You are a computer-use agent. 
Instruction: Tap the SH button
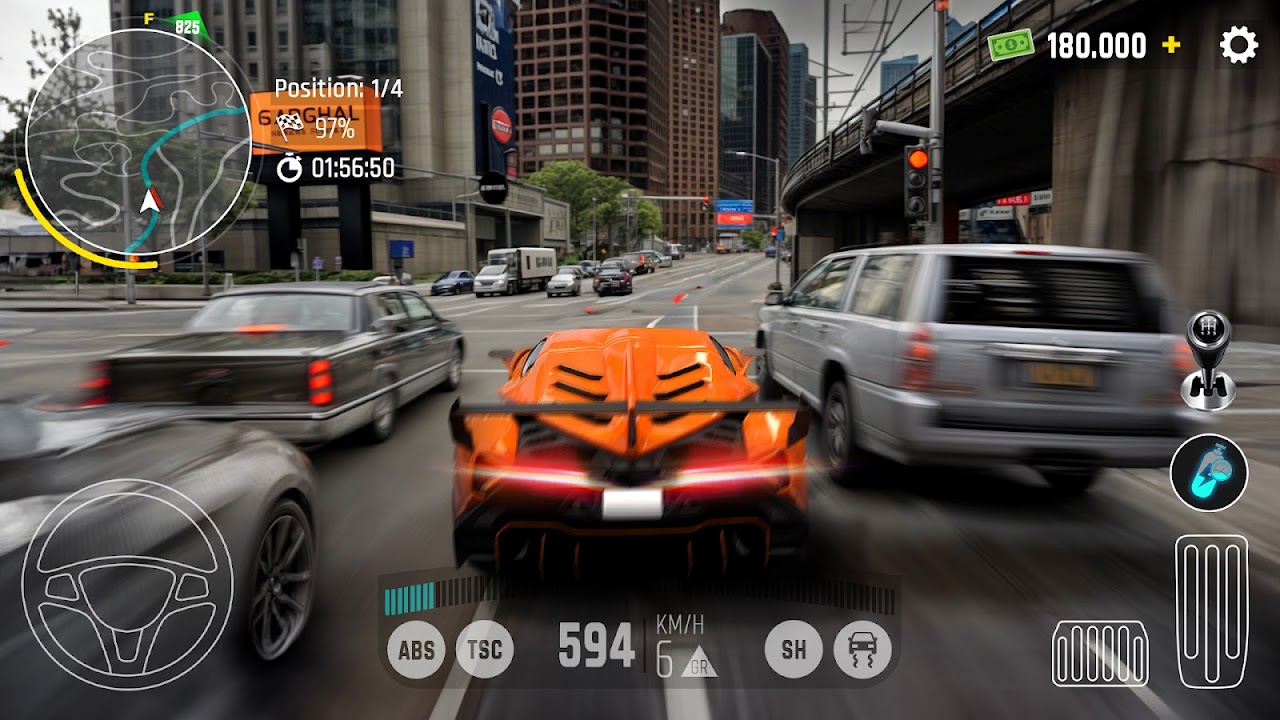coord(794,651)
